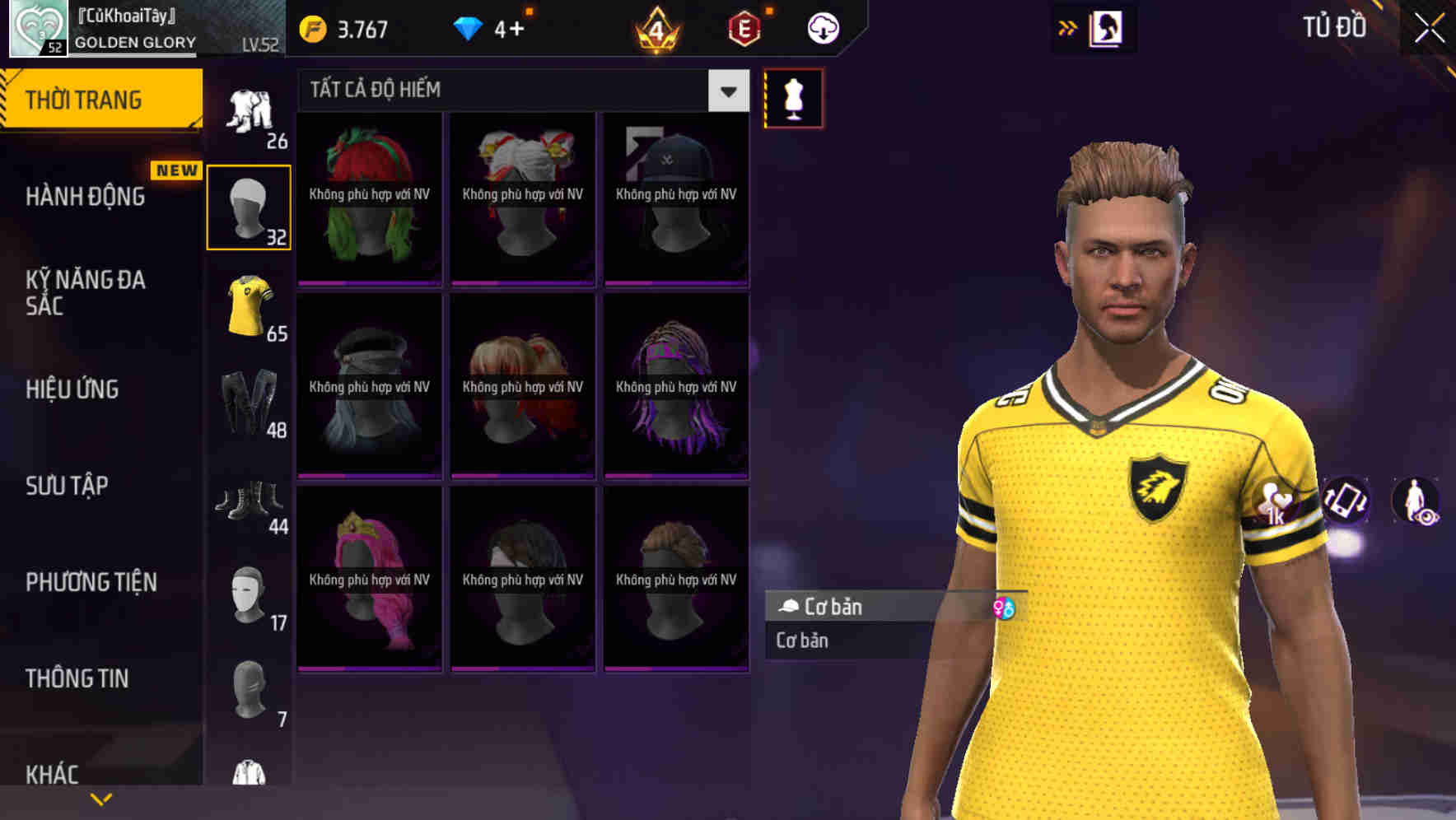Click the LV.52 experience progress bar
Viewport: 1456px width, 820px height.
click(132, 56)
